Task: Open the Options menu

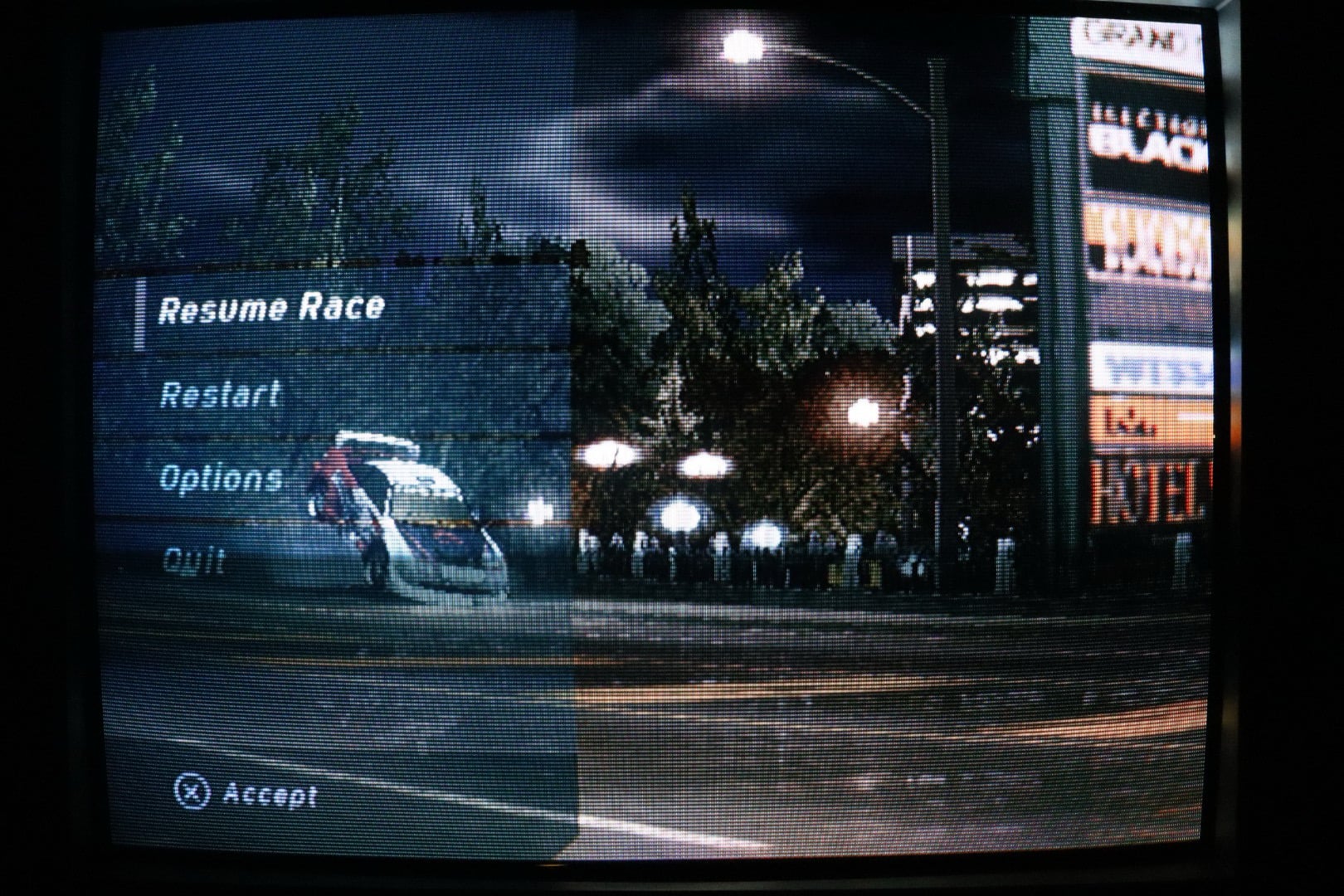Action: 220,479
